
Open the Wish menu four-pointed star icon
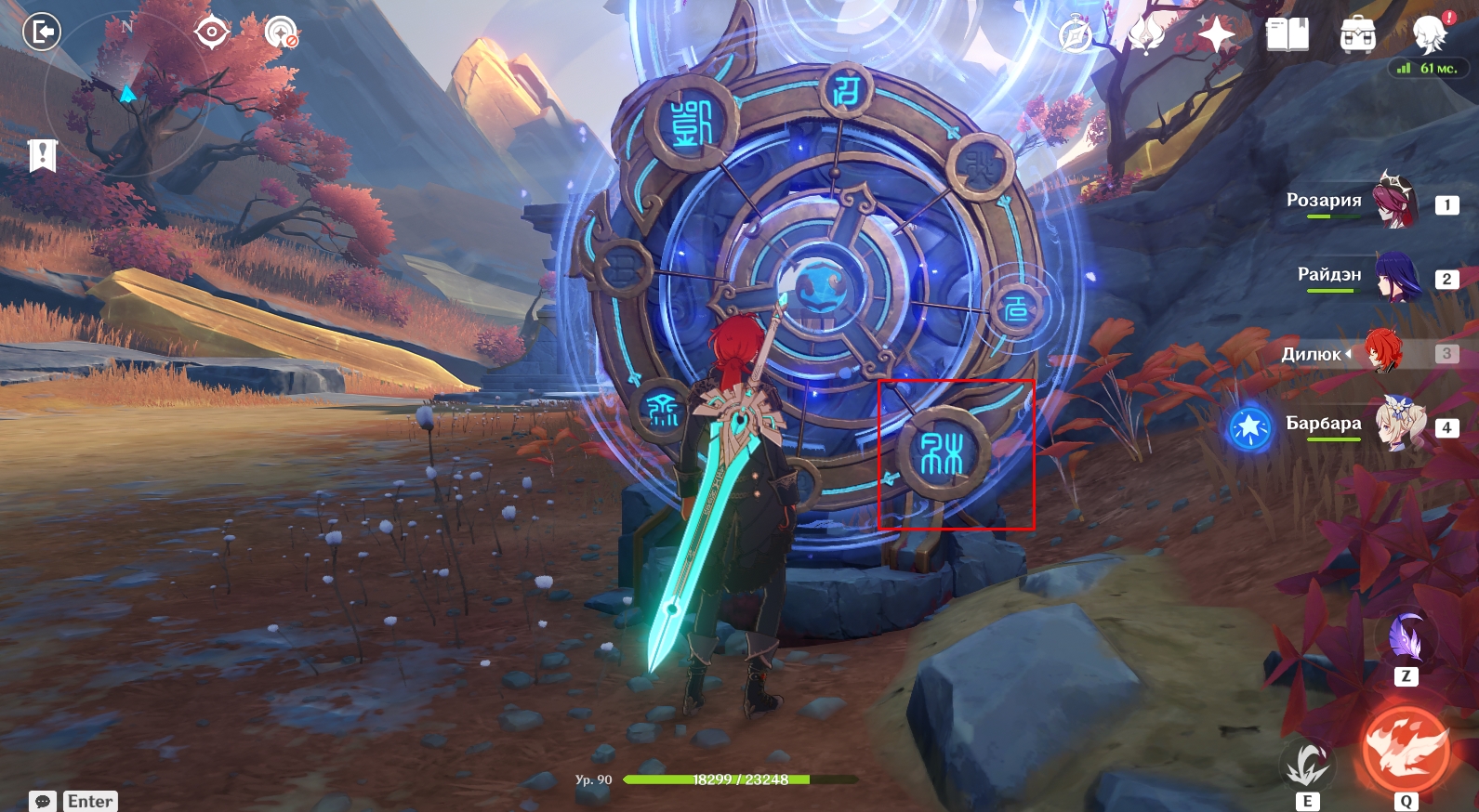pyautogui.click(x=1216, y=35)
